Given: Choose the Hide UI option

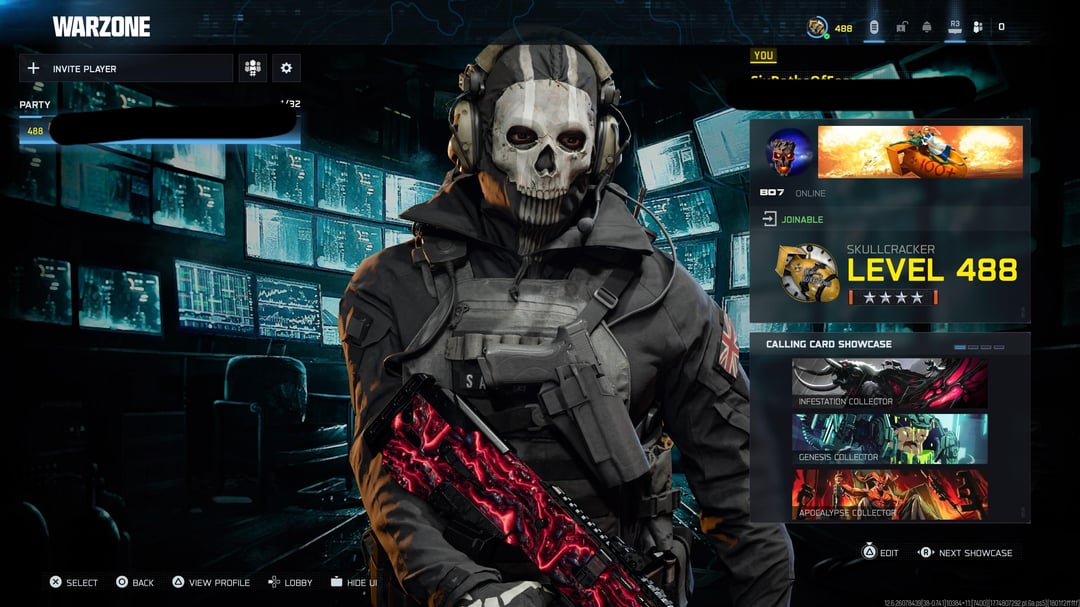Looking at the screenshot, I should tap(353, 582).
